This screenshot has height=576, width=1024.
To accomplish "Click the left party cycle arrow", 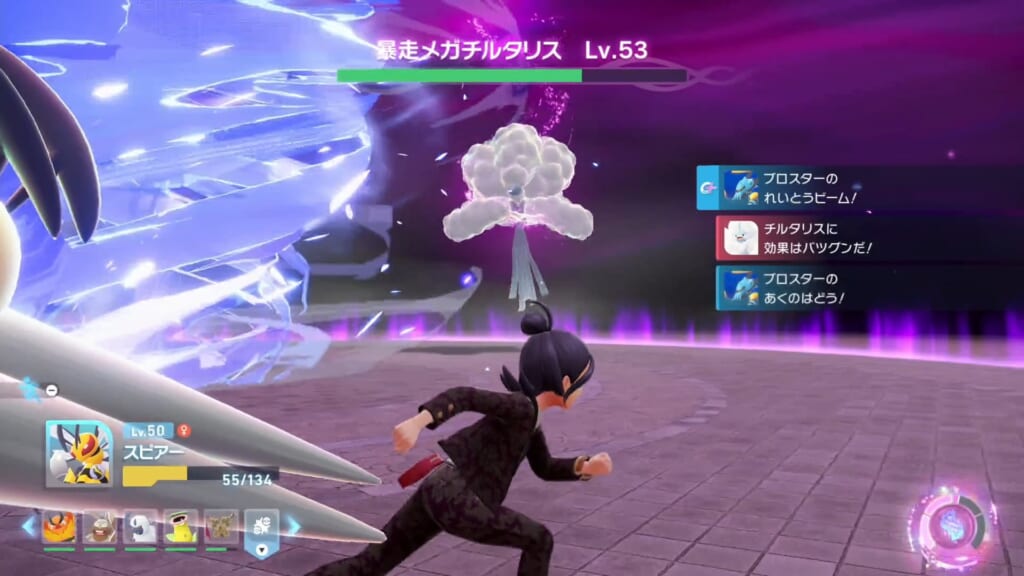I will tap(28, 524).
